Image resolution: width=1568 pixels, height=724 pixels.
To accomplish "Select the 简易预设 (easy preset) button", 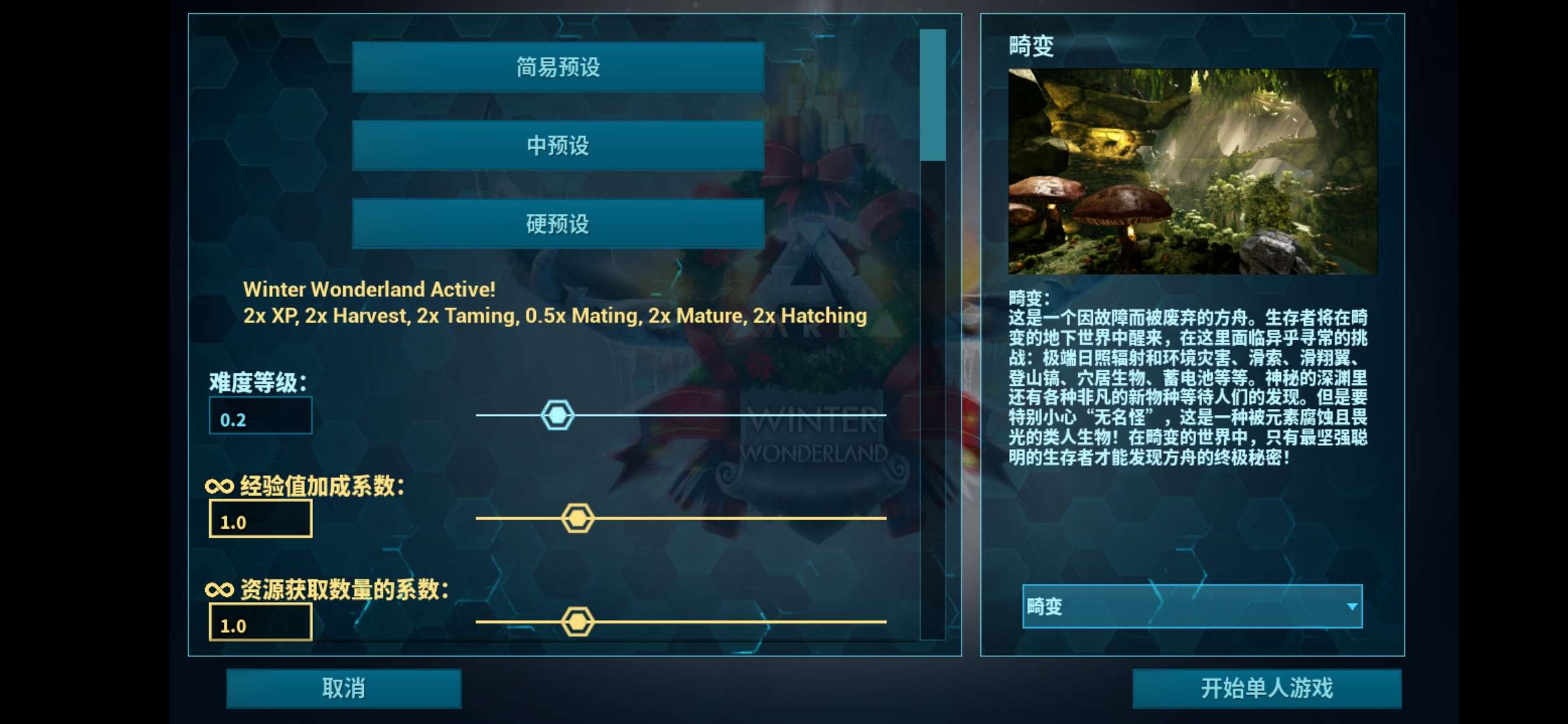I will pos(556,68).
